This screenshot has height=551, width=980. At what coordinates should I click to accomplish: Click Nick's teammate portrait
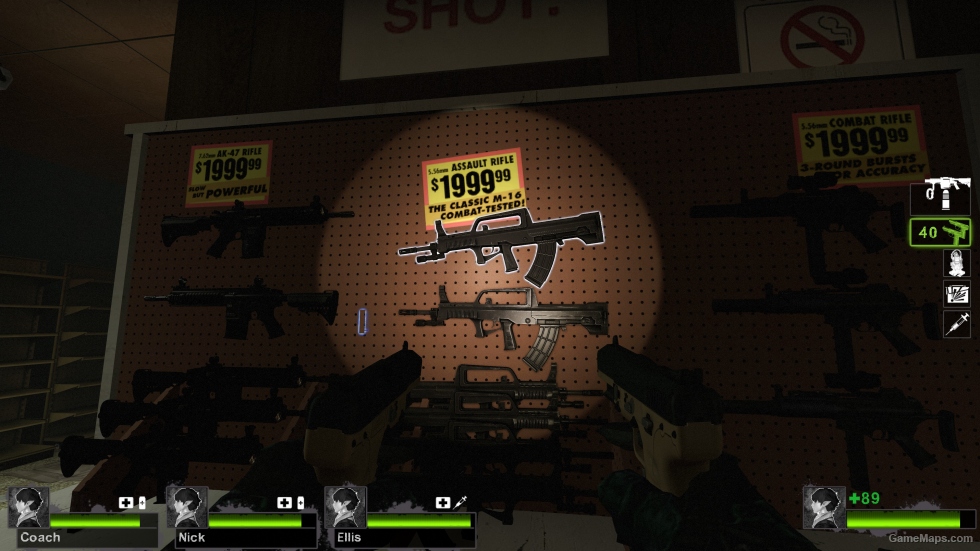(186, 507)
